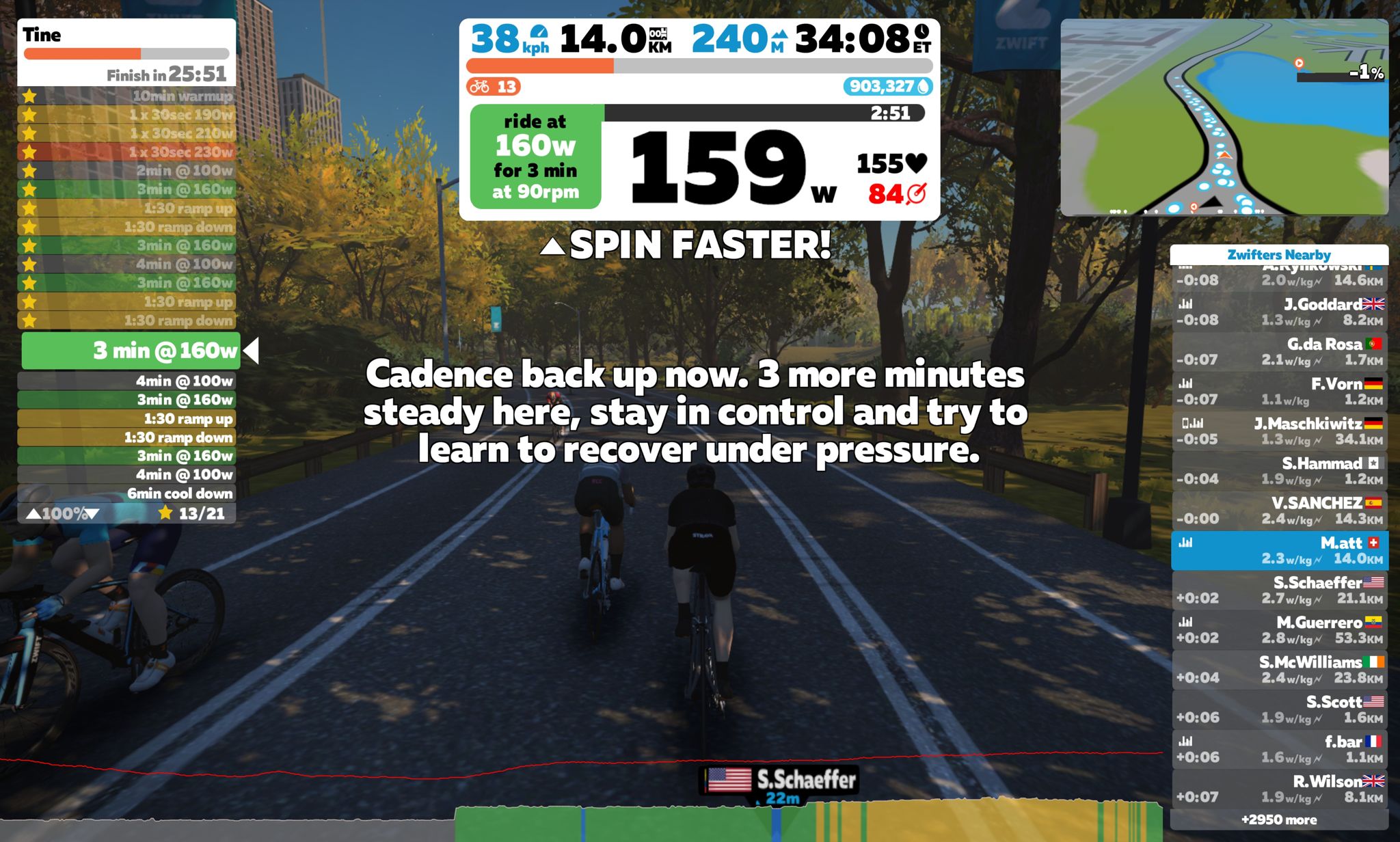Choose S.Scott from Zwifters Nearby
The width and height of the screenshot is (1400, 842).
pyautogui.click(x=1279, y=709)
